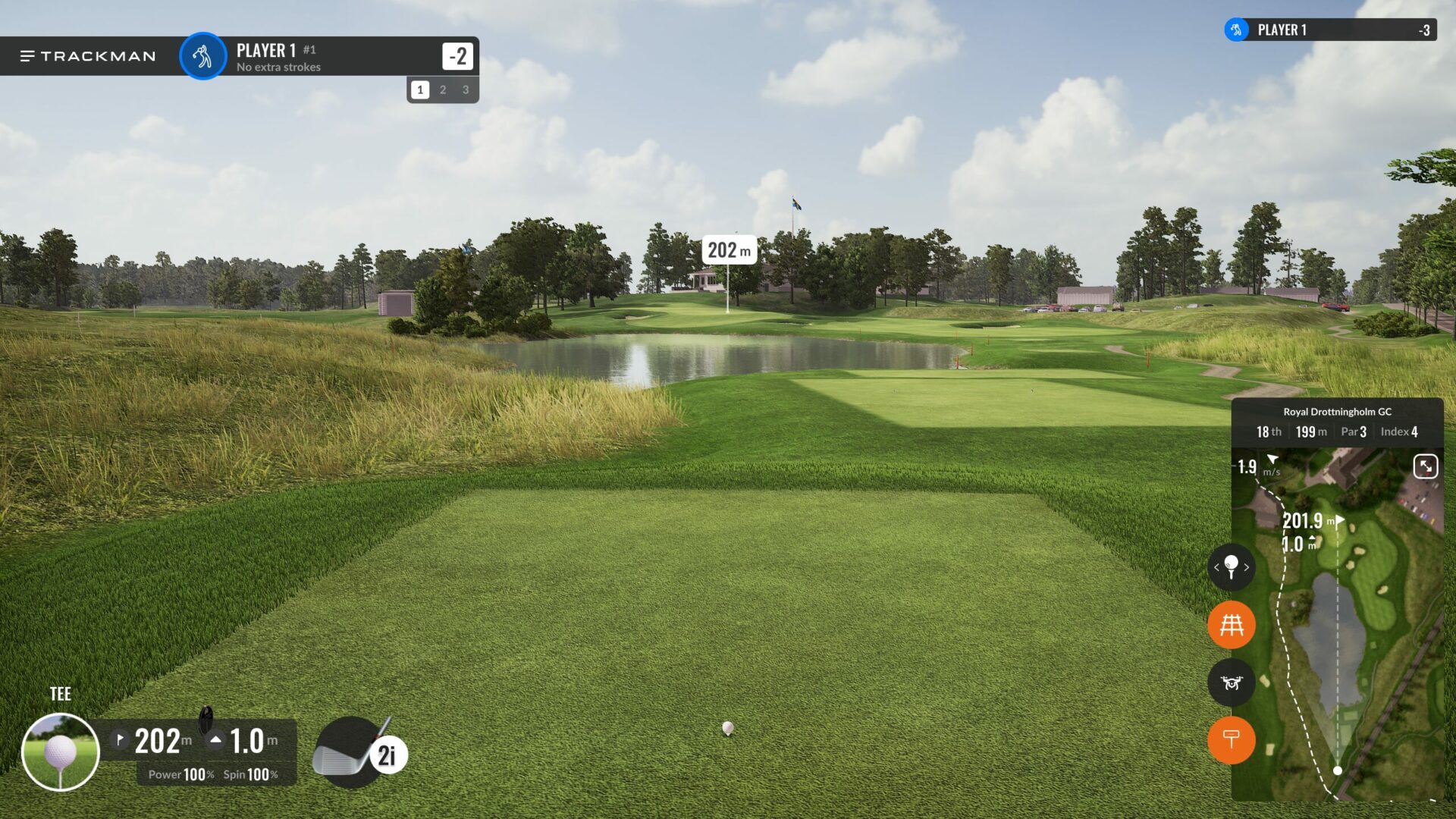1456x819 pixels.
Task: Expand the hole overview minimap
Action: click(x=1426, y=466)
